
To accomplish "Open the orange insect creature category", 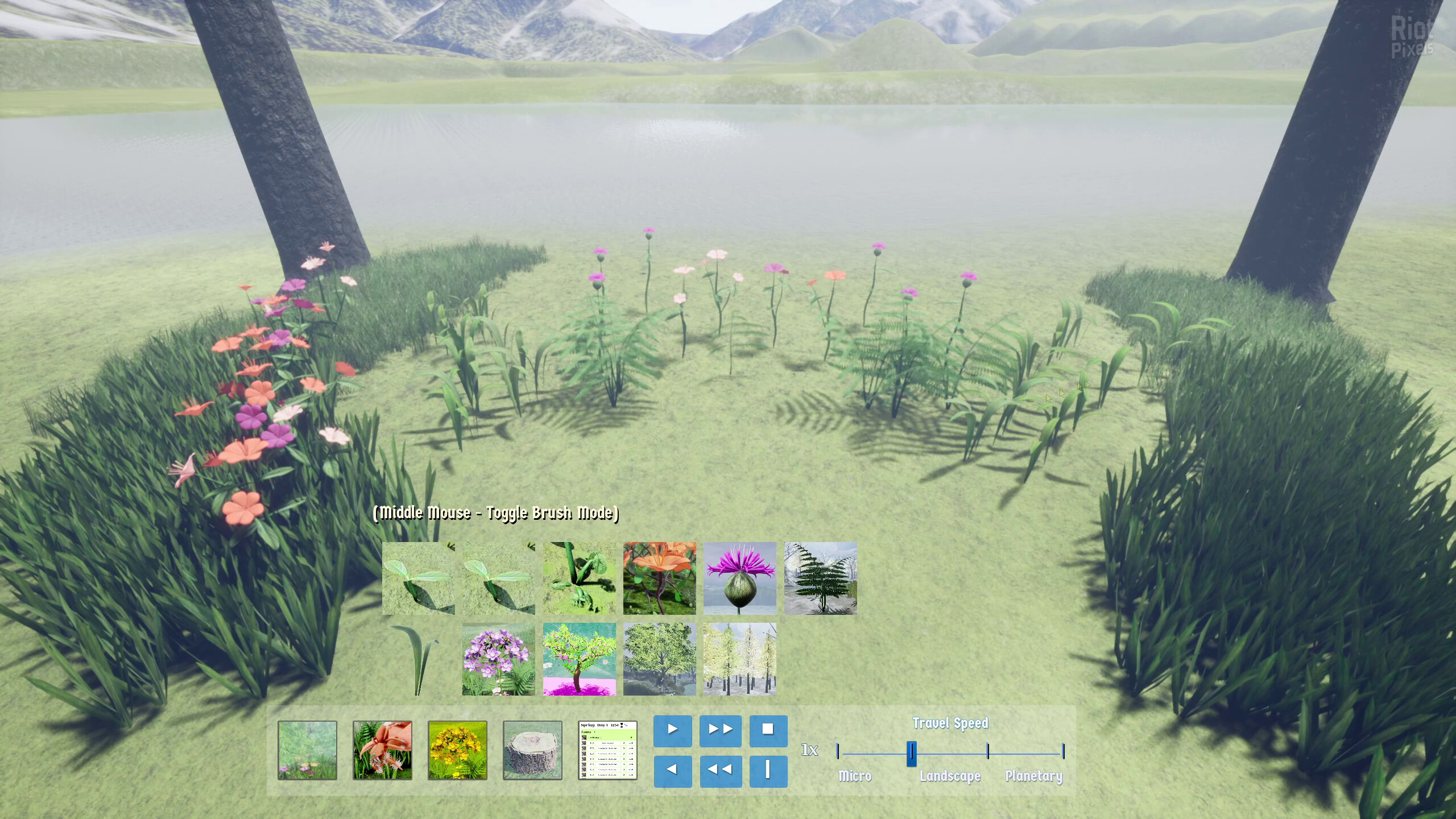I will click(x=382, y=750).
